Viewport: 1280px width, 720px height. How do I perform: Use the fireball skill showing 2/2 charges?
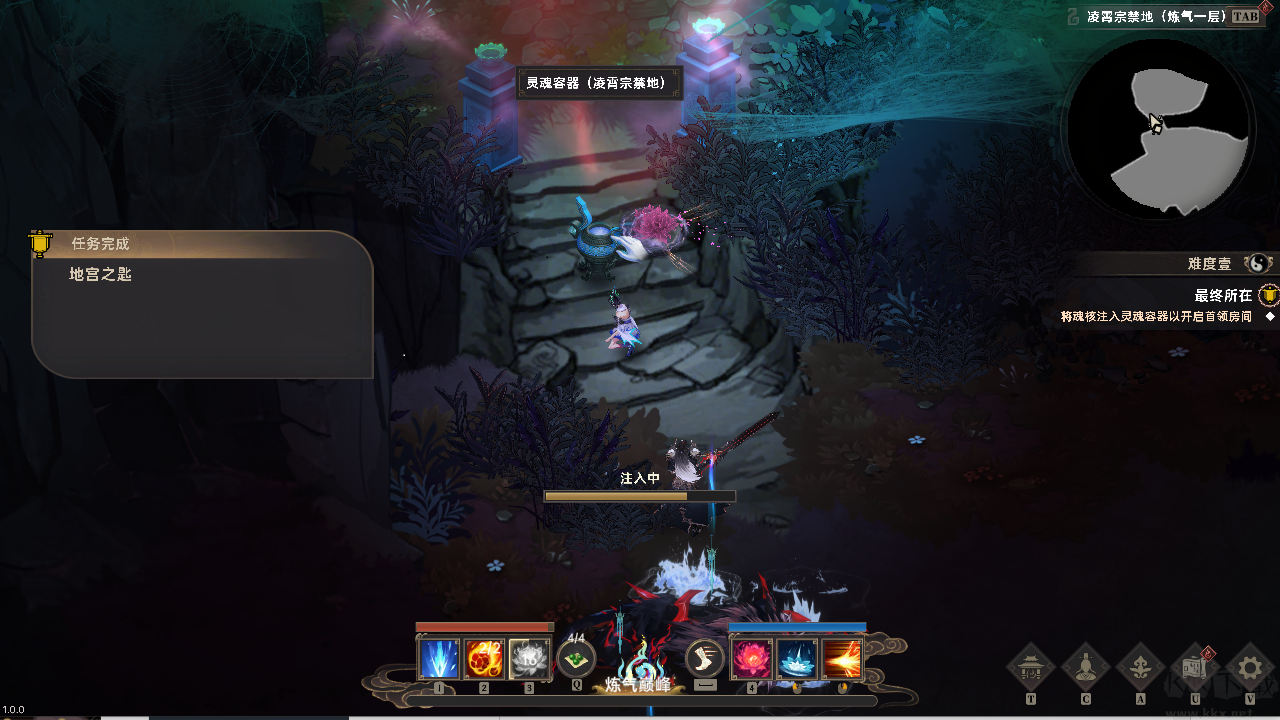point(484,660)
